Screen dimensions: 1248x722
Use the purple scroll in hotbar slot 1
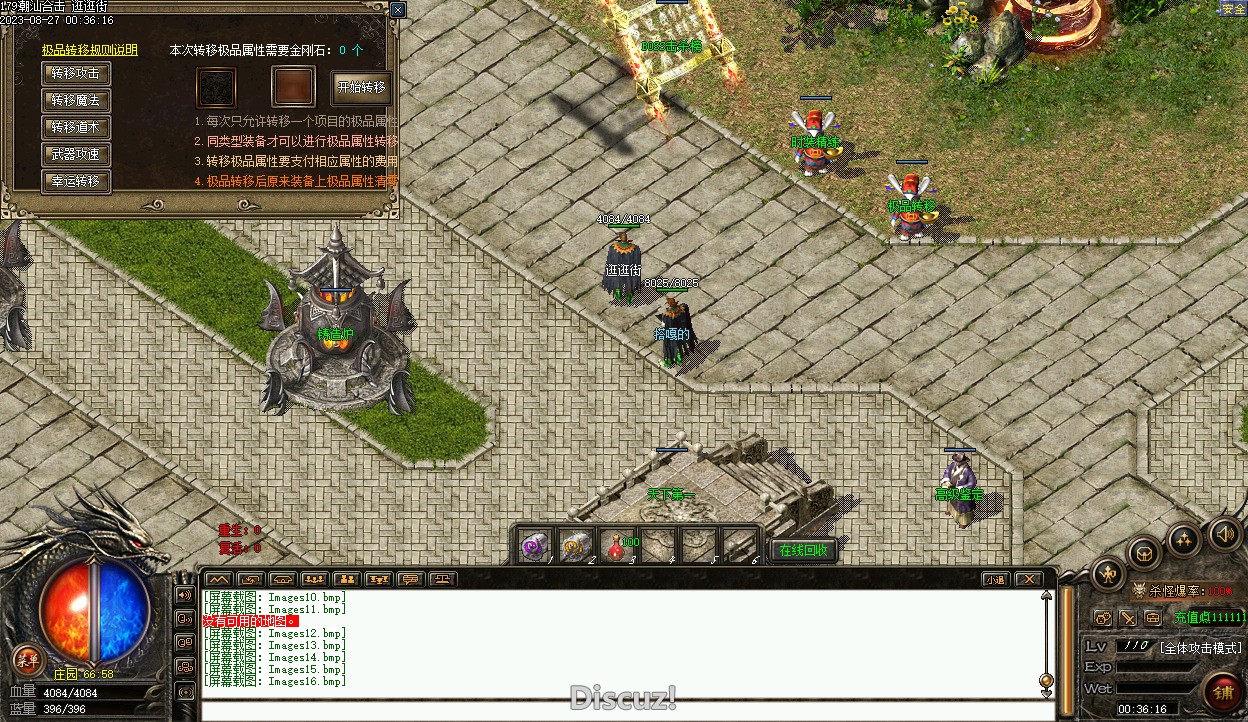click(535, 546)
